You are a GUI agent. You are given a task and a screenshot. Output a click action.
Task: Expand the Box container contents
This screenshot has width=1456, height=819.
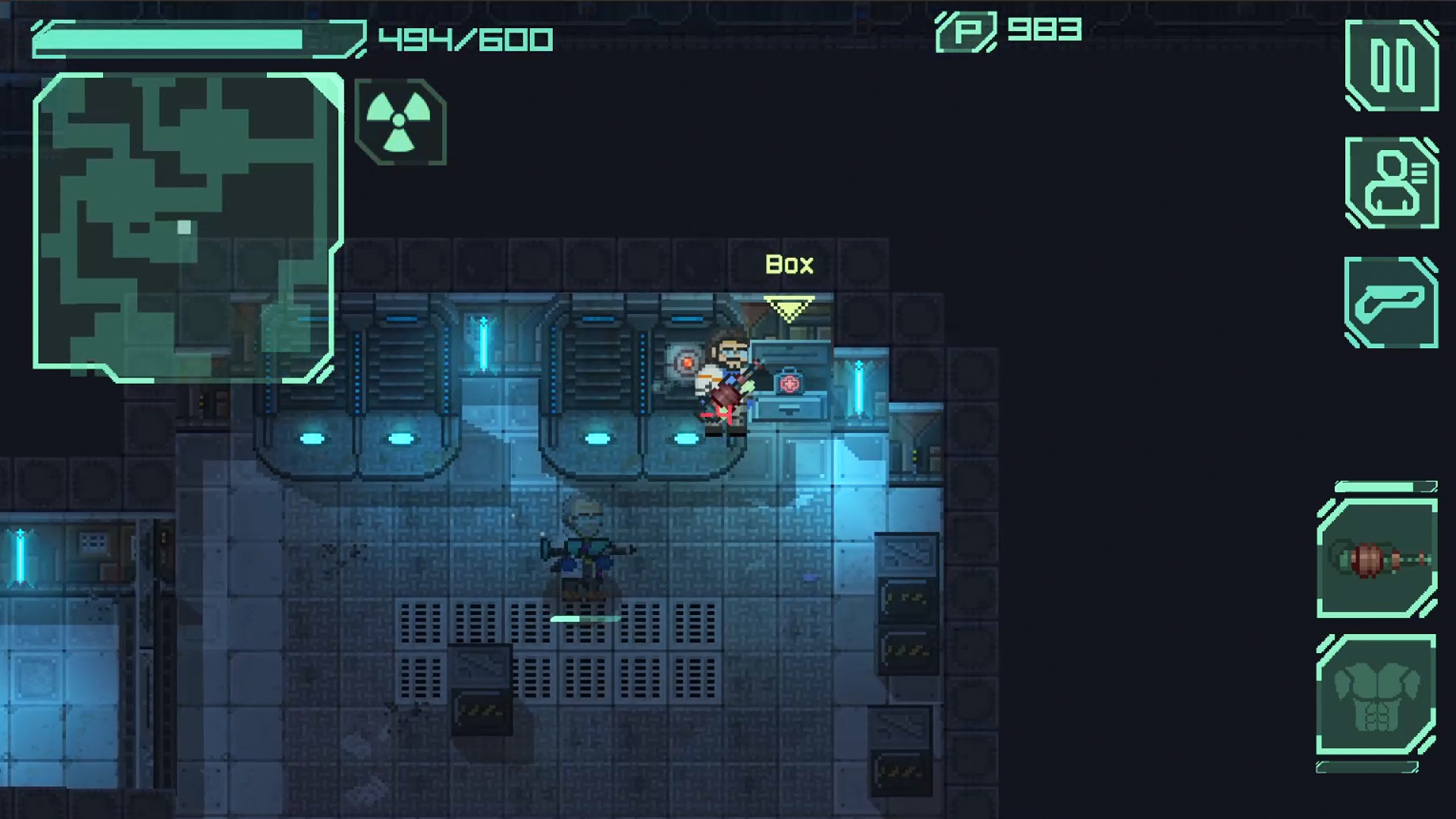pyautogui.click(x=789, y=265)
